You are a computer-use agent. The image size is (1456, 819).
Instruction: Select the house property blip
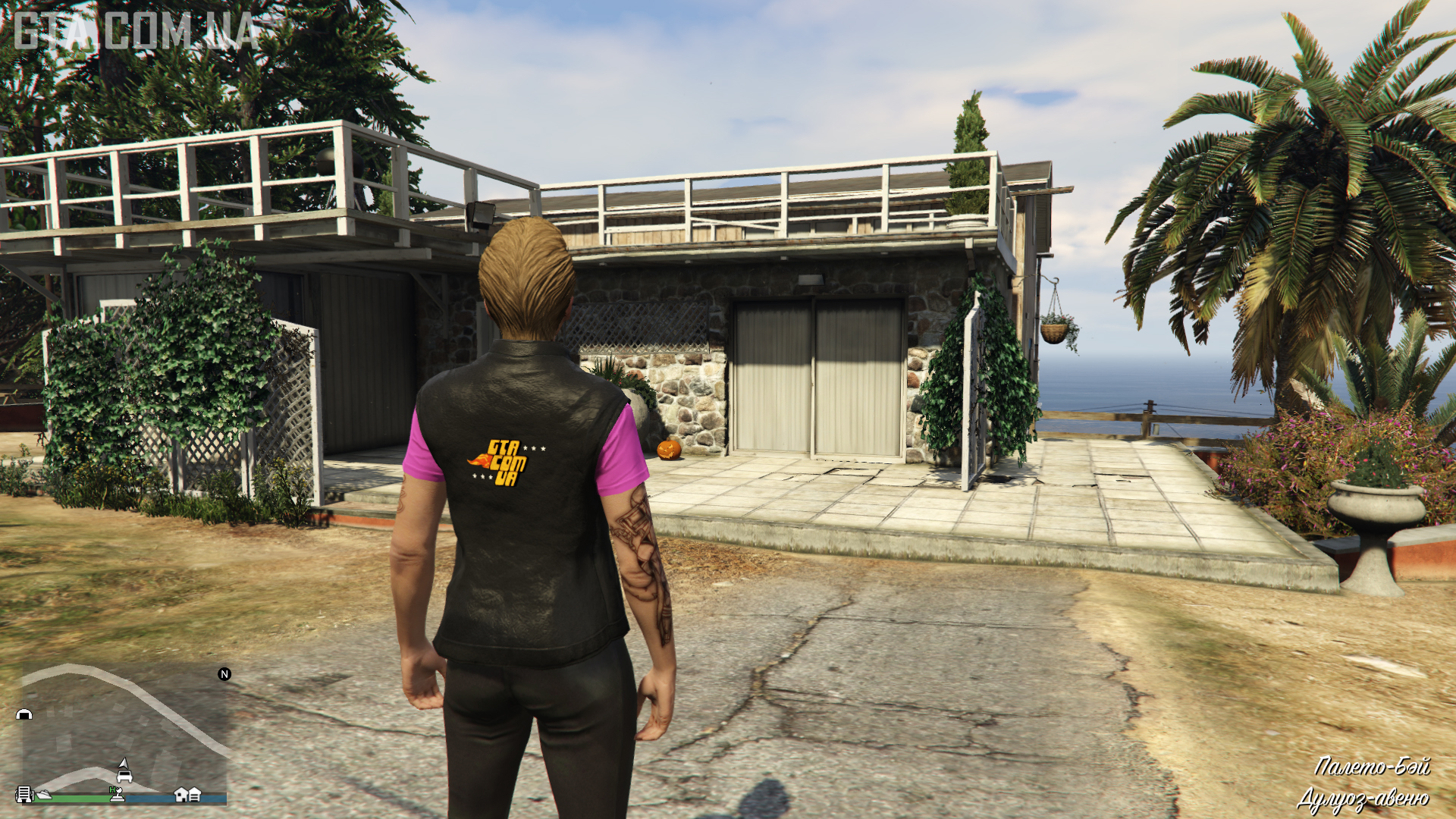(x=181, y=794)
